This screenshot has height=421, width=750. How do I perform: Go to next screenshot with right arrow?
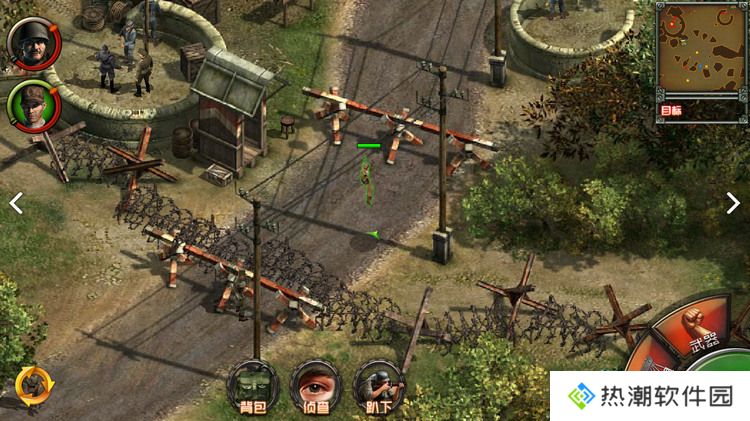point(733,202)
